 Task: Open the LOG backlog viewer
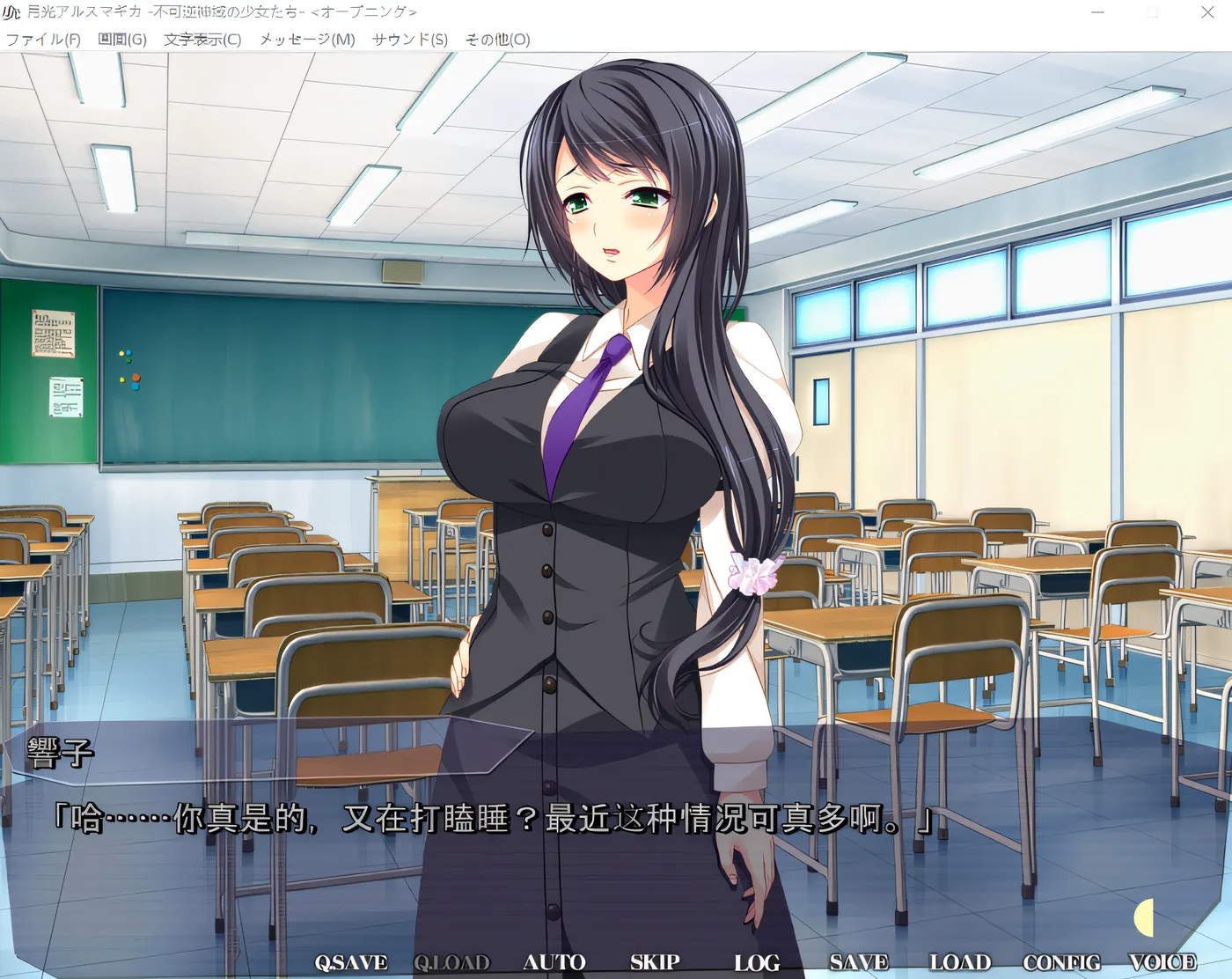(x=757, y=962)
